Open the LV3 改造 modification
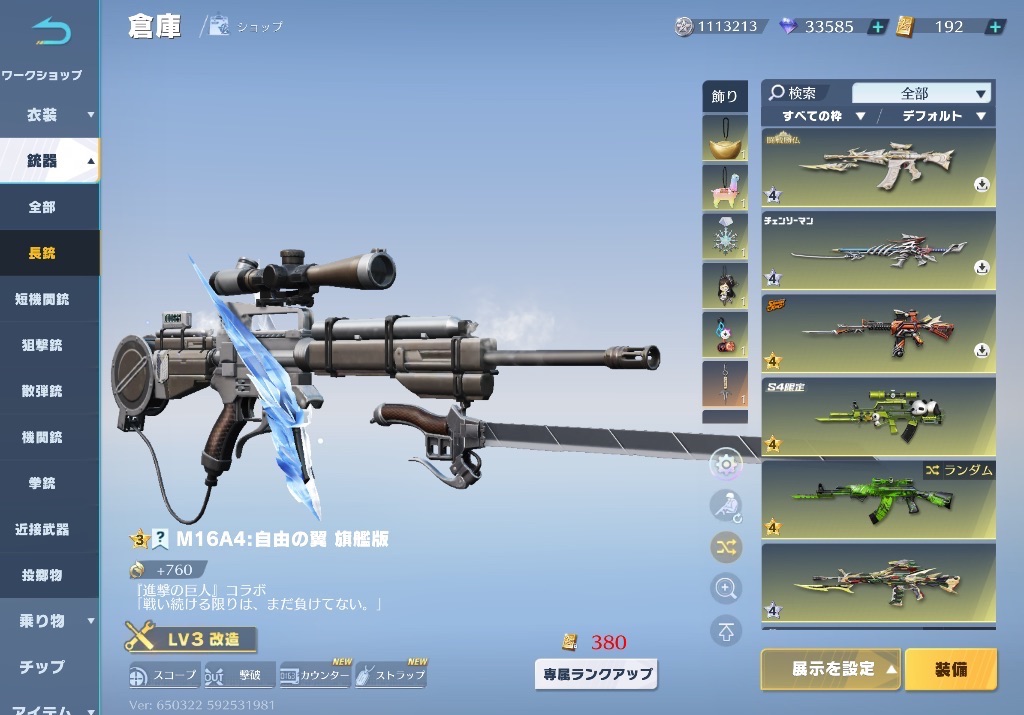This screenshot has height=715, width=1024. (x=191, y=639)
